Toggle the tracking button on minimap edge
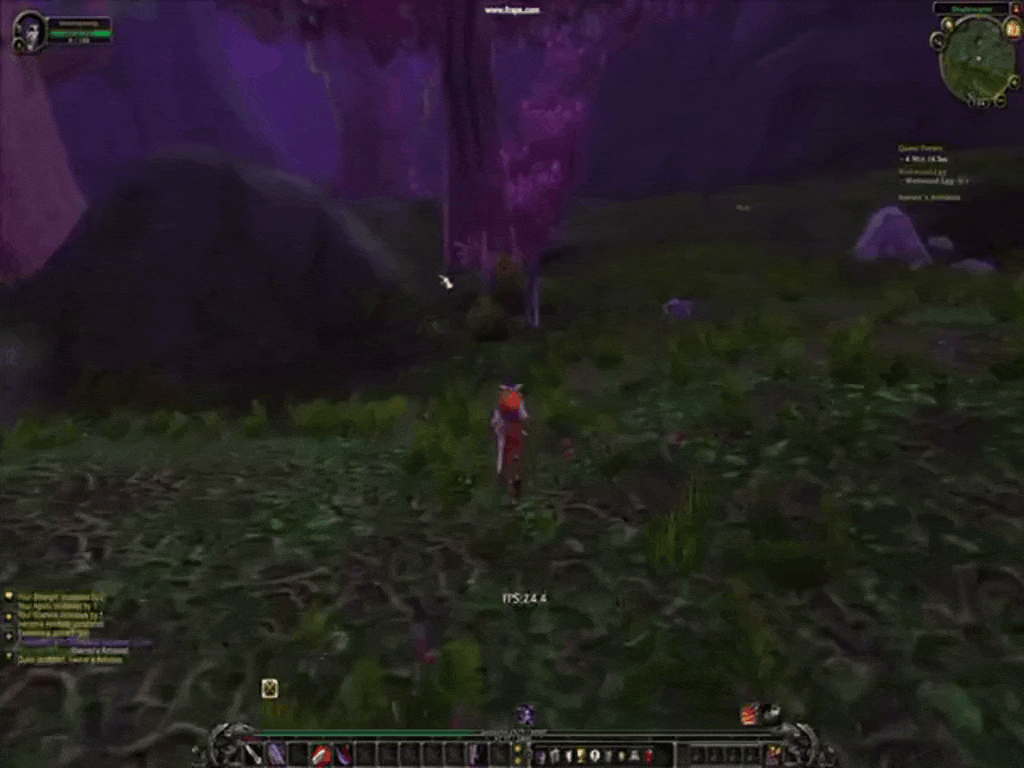Image resolution: width=1024 pixels, height=768 pixels. tap(938, 41)
